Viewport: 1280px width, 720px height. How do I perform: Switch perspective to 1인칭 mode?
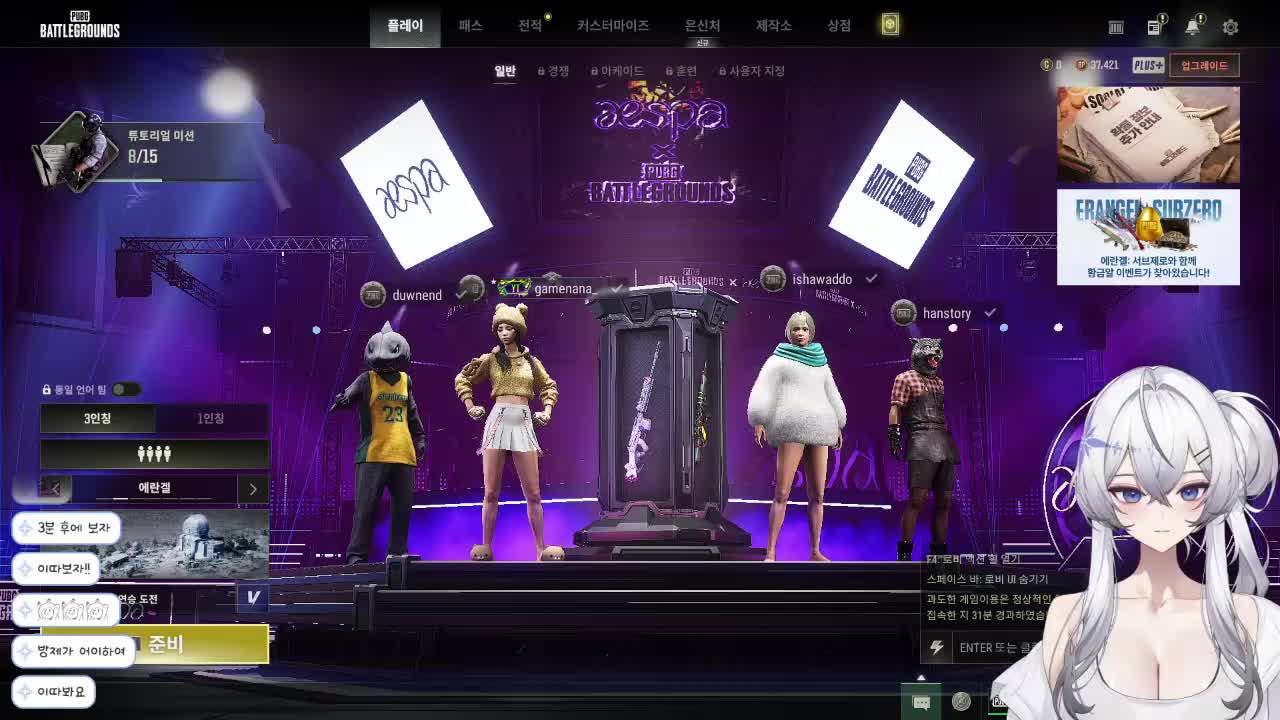(211, 418)
